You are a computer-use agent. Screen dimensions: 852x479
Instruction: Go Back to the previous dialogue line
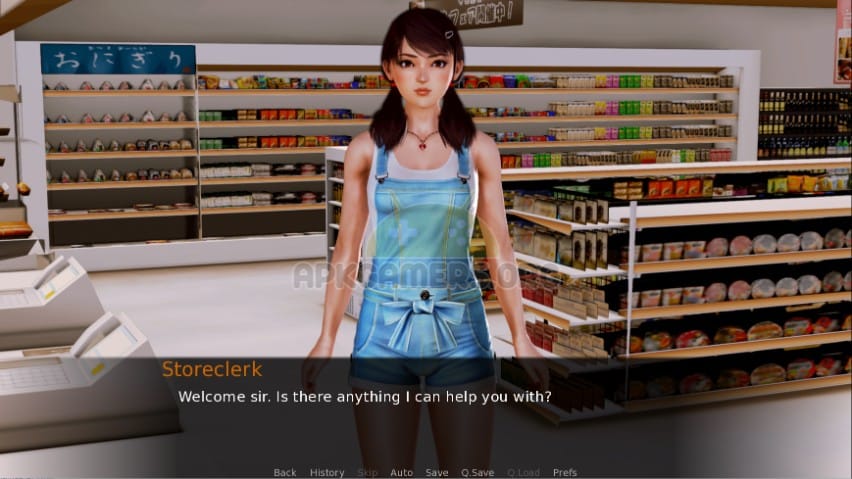(285, 472)
